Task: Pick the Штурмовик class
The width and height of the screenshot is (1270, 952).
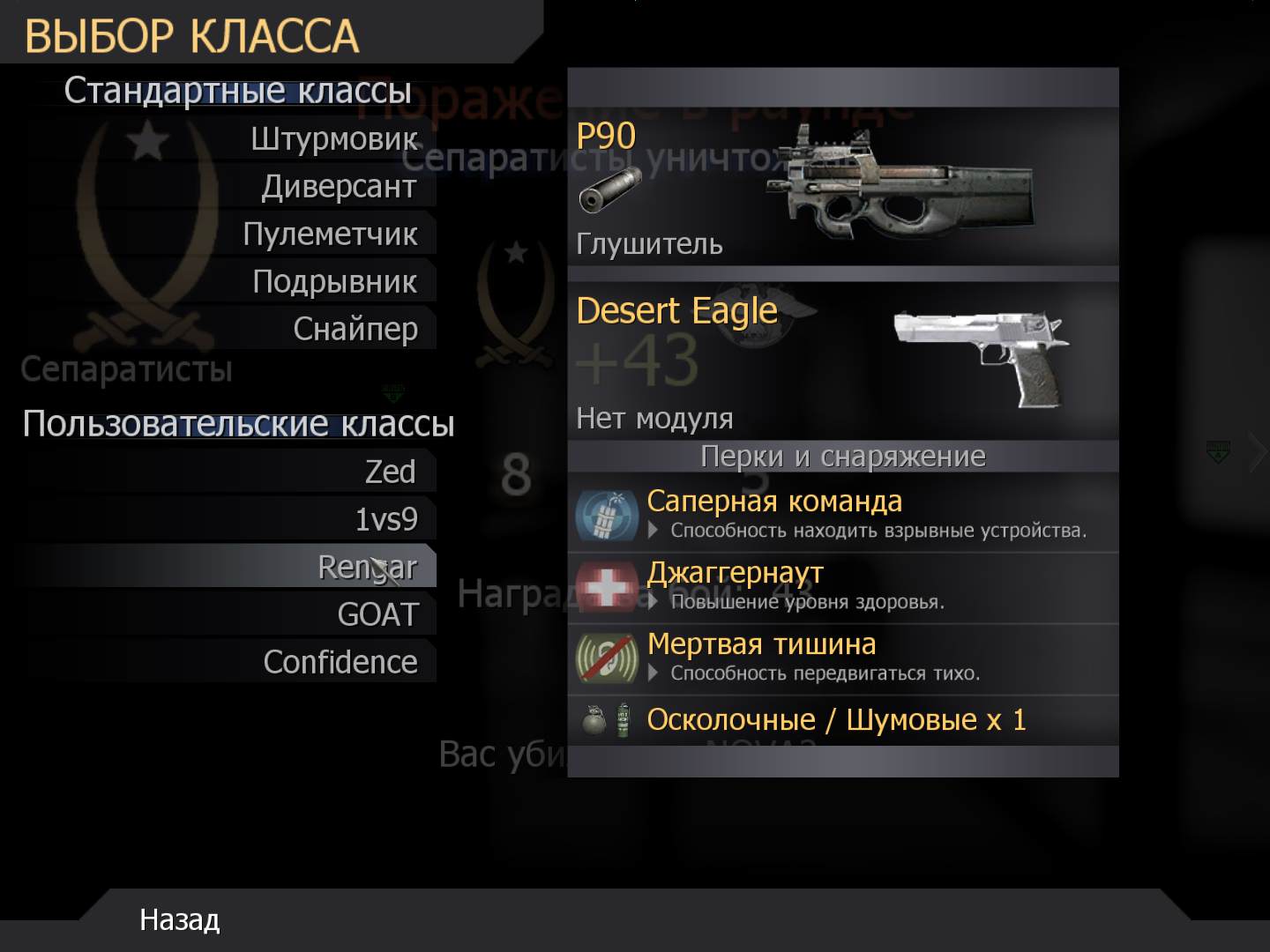Action: (333, 139)
